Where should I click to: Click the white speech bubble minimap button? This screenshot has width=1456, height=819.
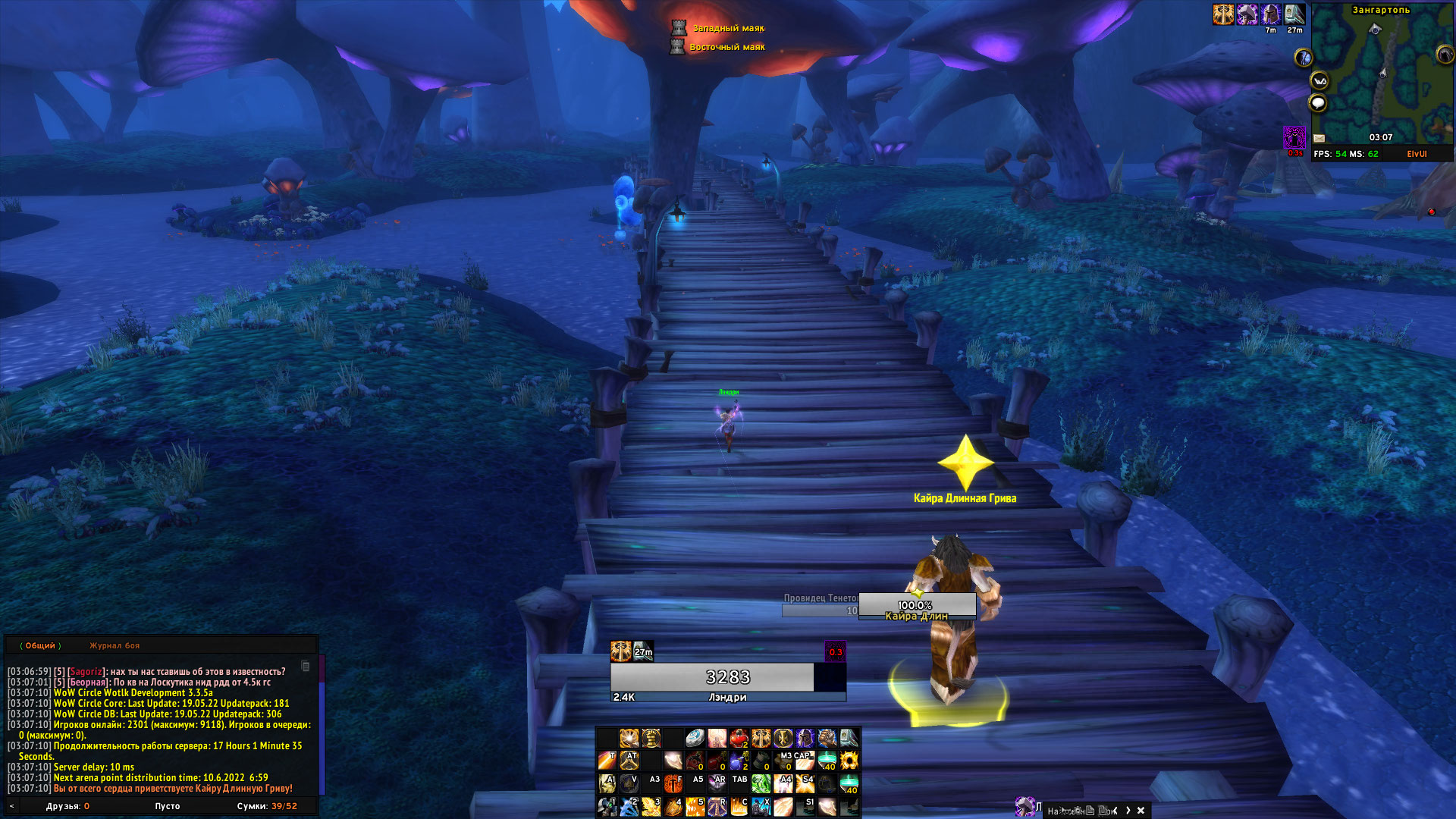click(x=1318, y=103)
